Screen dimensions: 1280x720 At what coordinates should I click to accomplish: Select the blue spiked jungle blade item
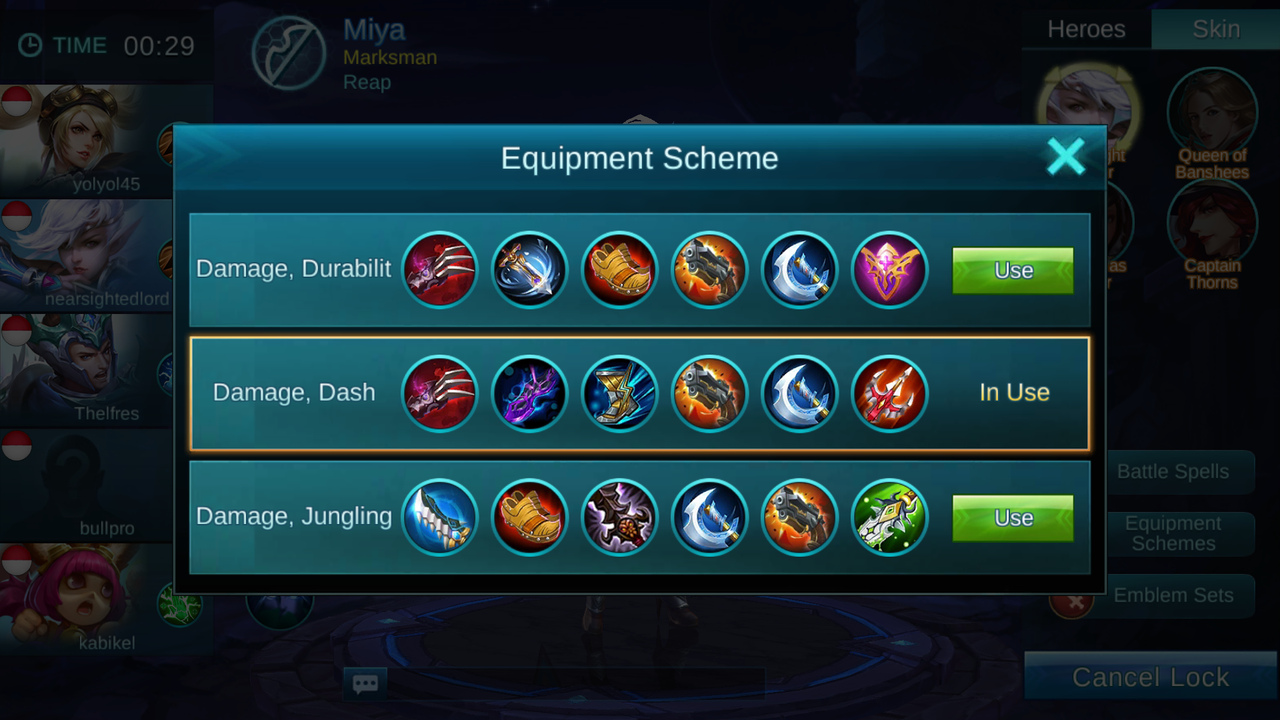coord(439,517)
